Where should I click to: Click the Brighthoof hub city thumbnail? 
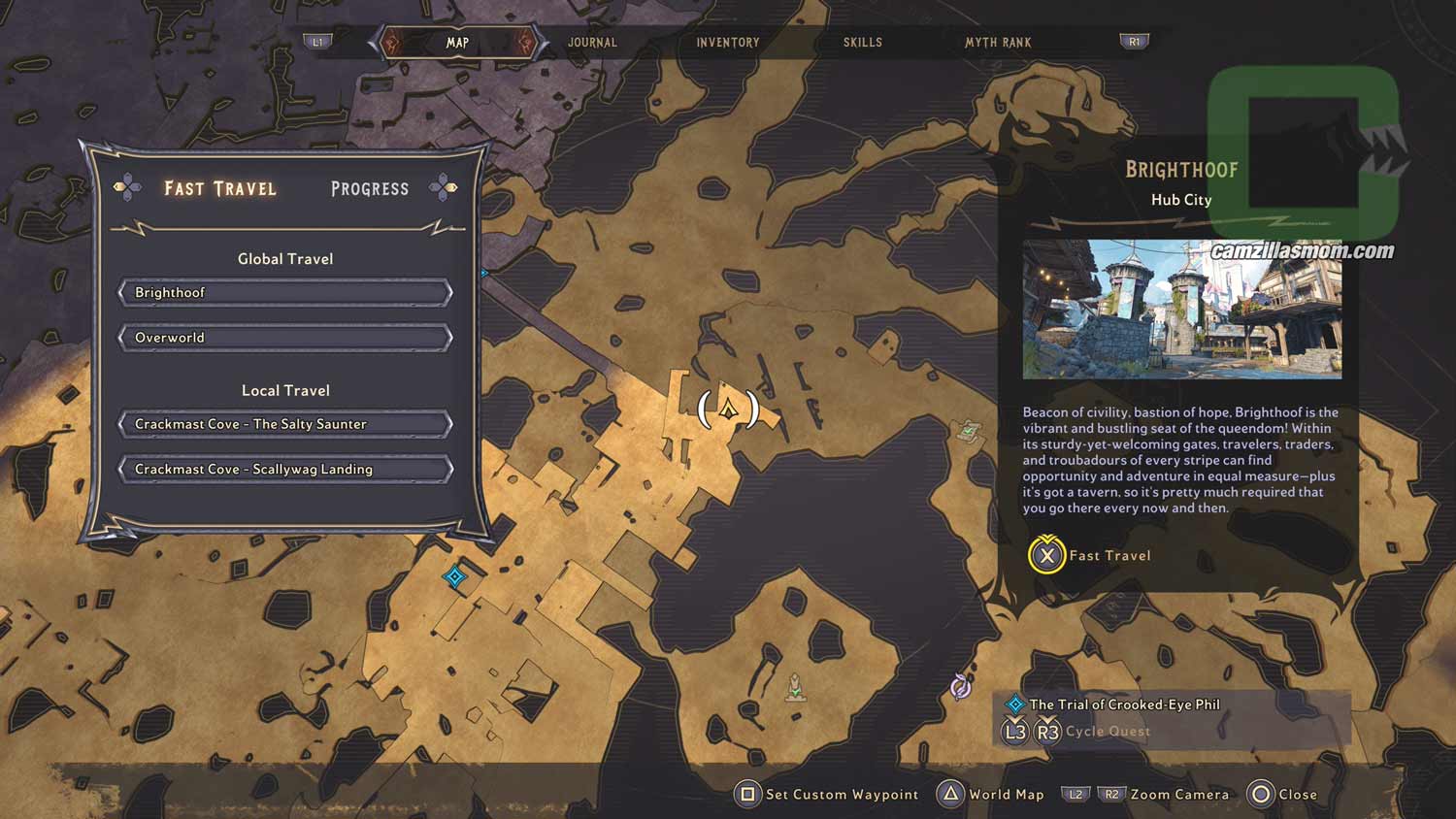(1181, 310)
